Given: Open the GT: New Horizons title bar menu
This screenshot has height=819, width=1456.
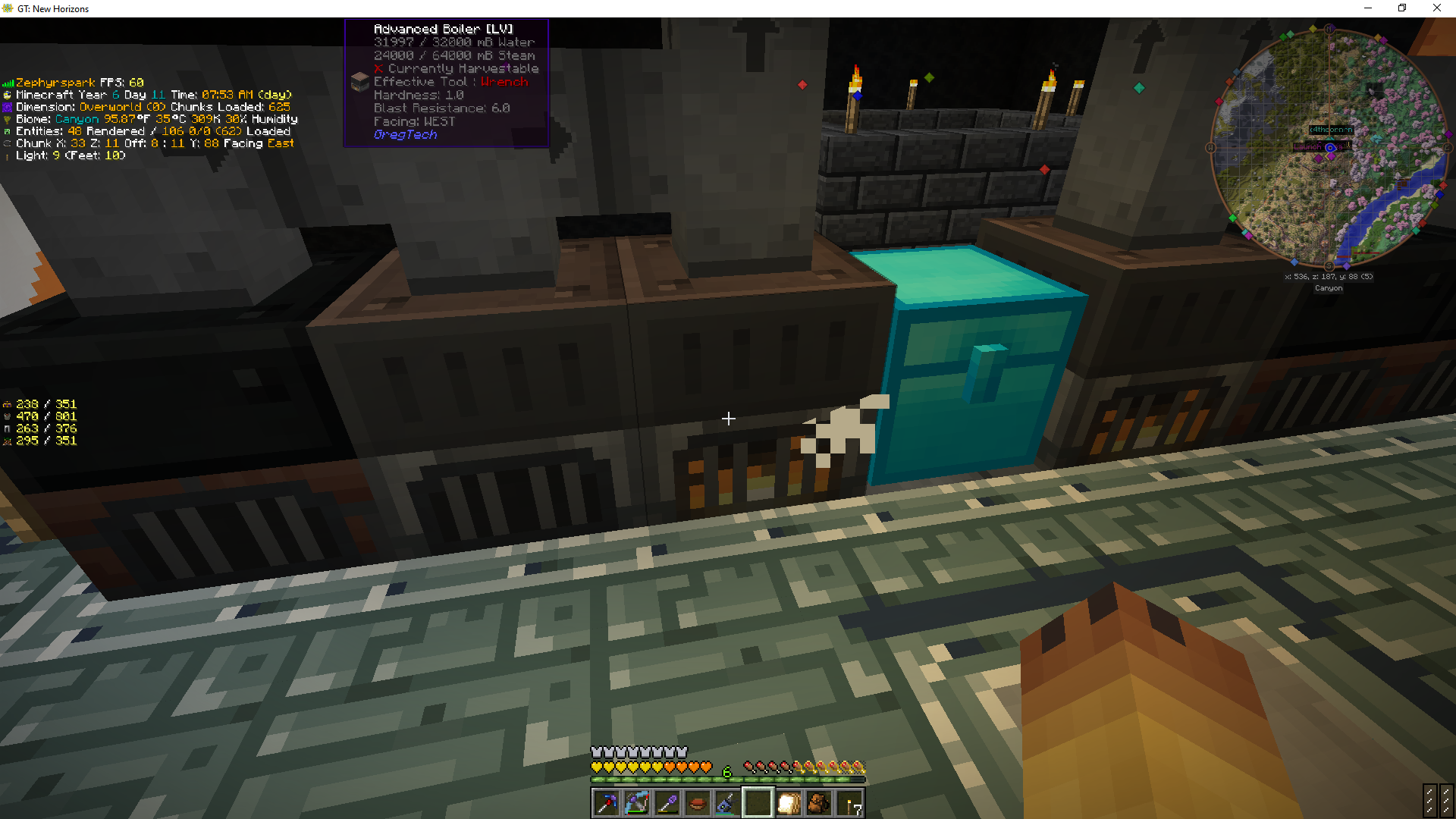Looking at the screenshot, I should point(53,8).
